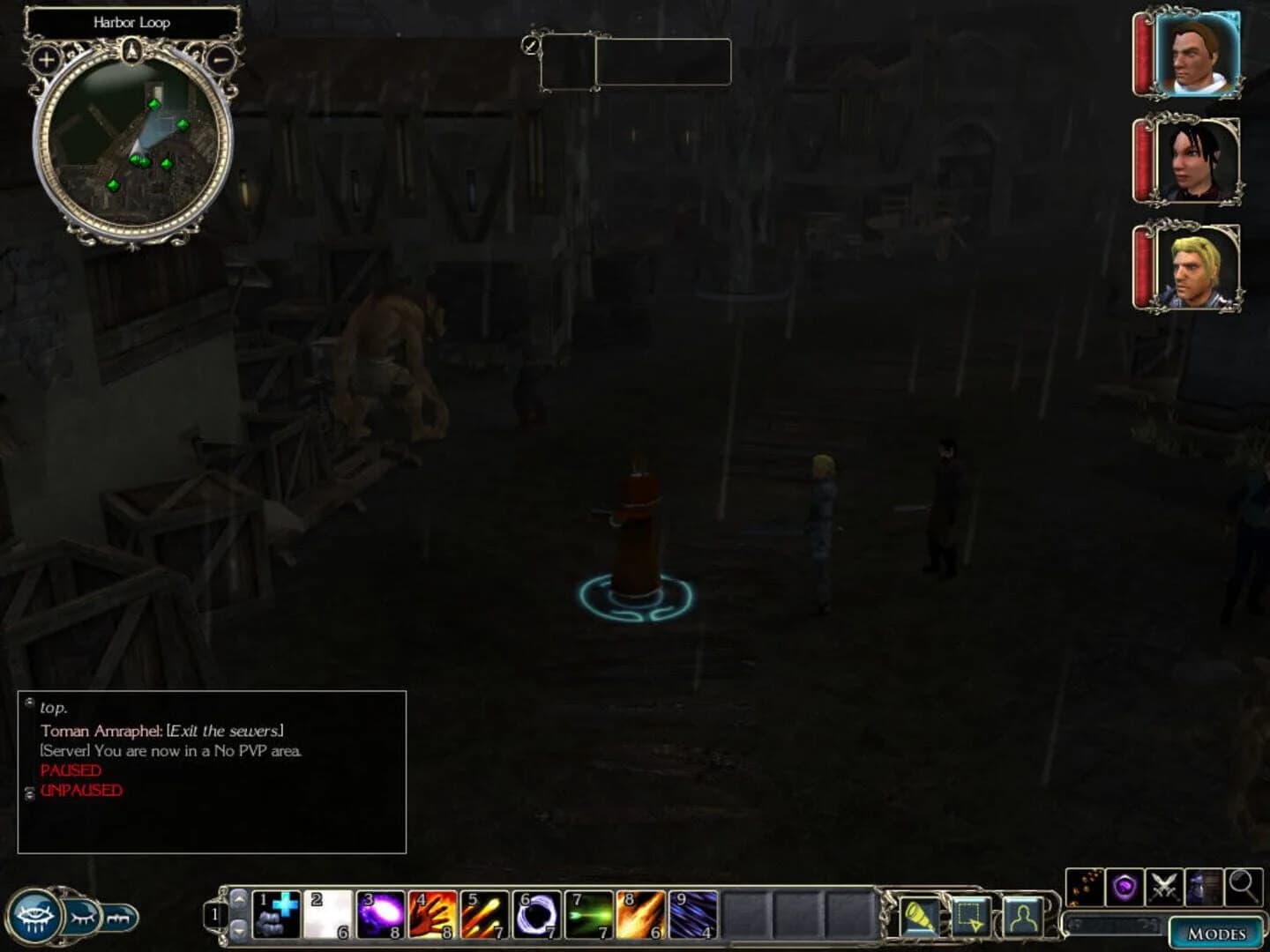Open the character sheet icon
The image size is (1270, 952).
[1021, 917]
